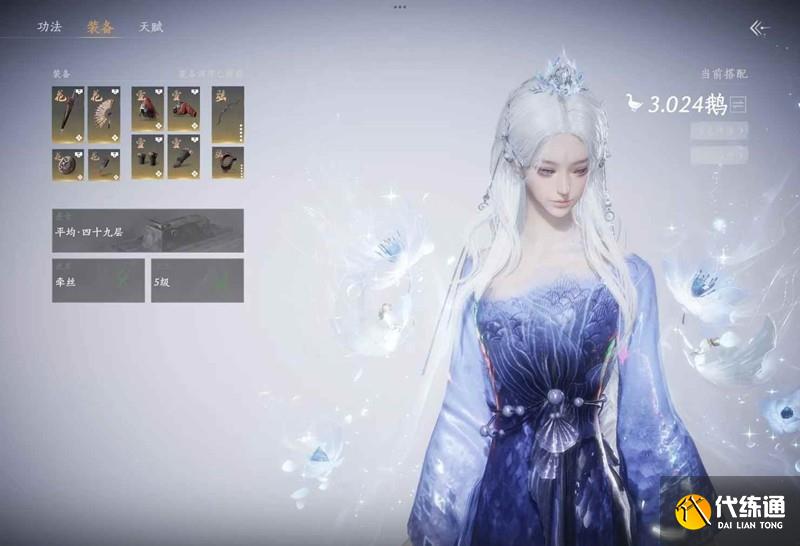Open the 平均·四十九层 panel
This screenshot has width=800, height=546.
[x=147, y=230]
